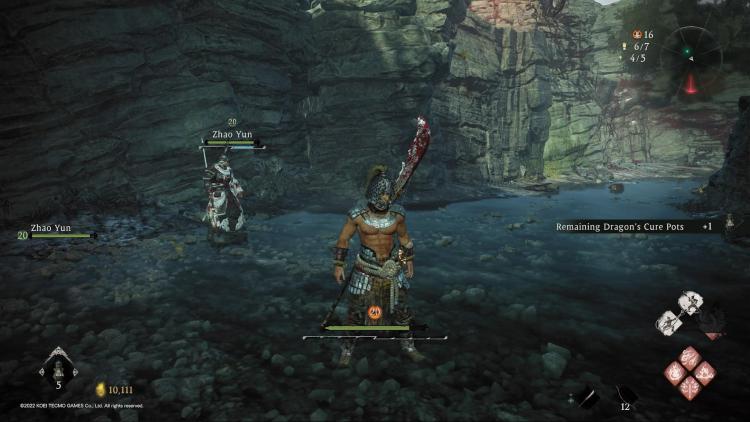Select the dark ranged slot beside the bow
Screen dimensions: 750x422
tap(590, 397)
